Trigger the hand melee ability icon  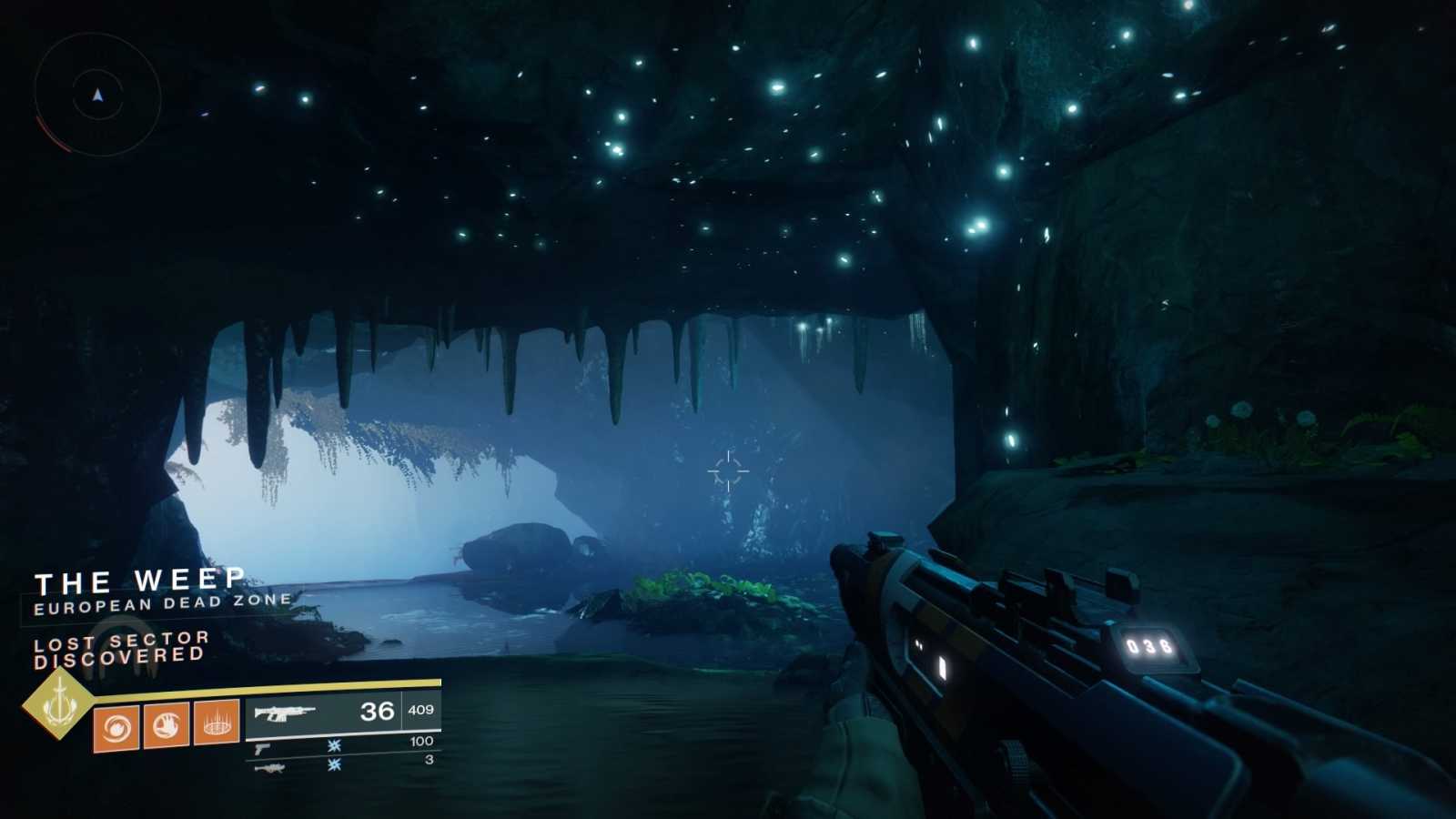point(166,725)
